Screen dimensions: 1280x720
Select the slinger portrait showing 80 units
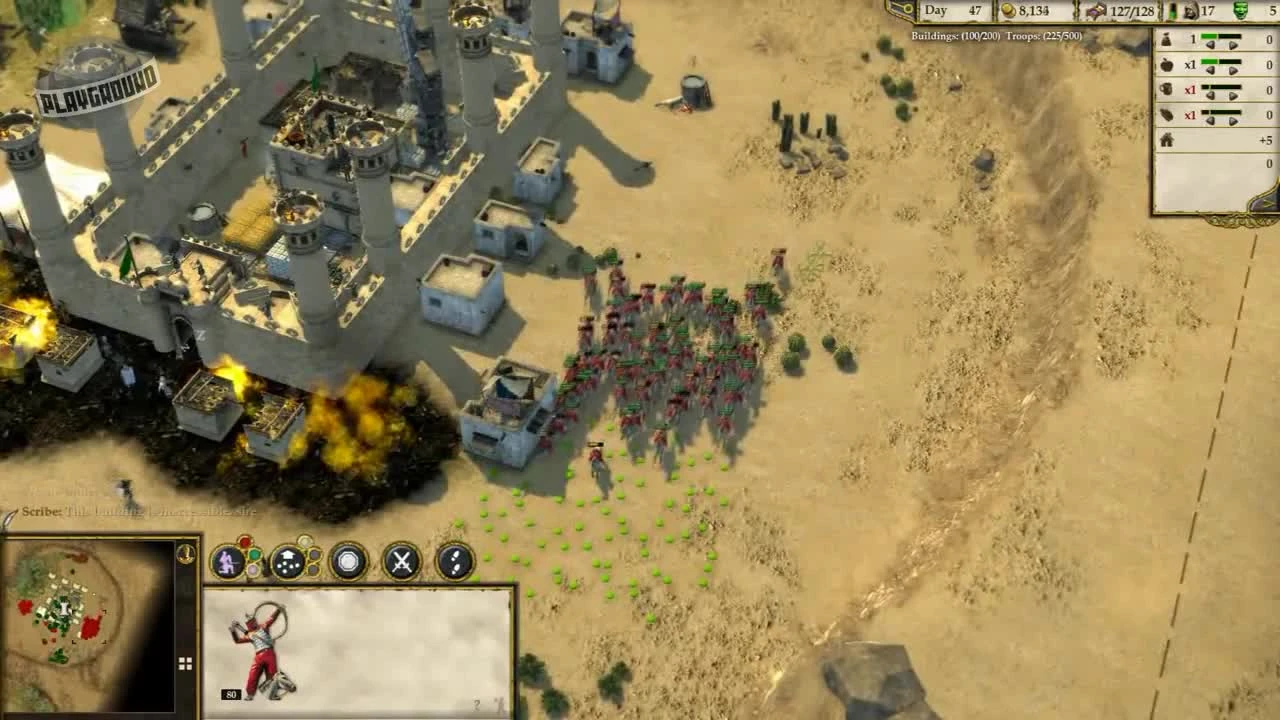262,650
